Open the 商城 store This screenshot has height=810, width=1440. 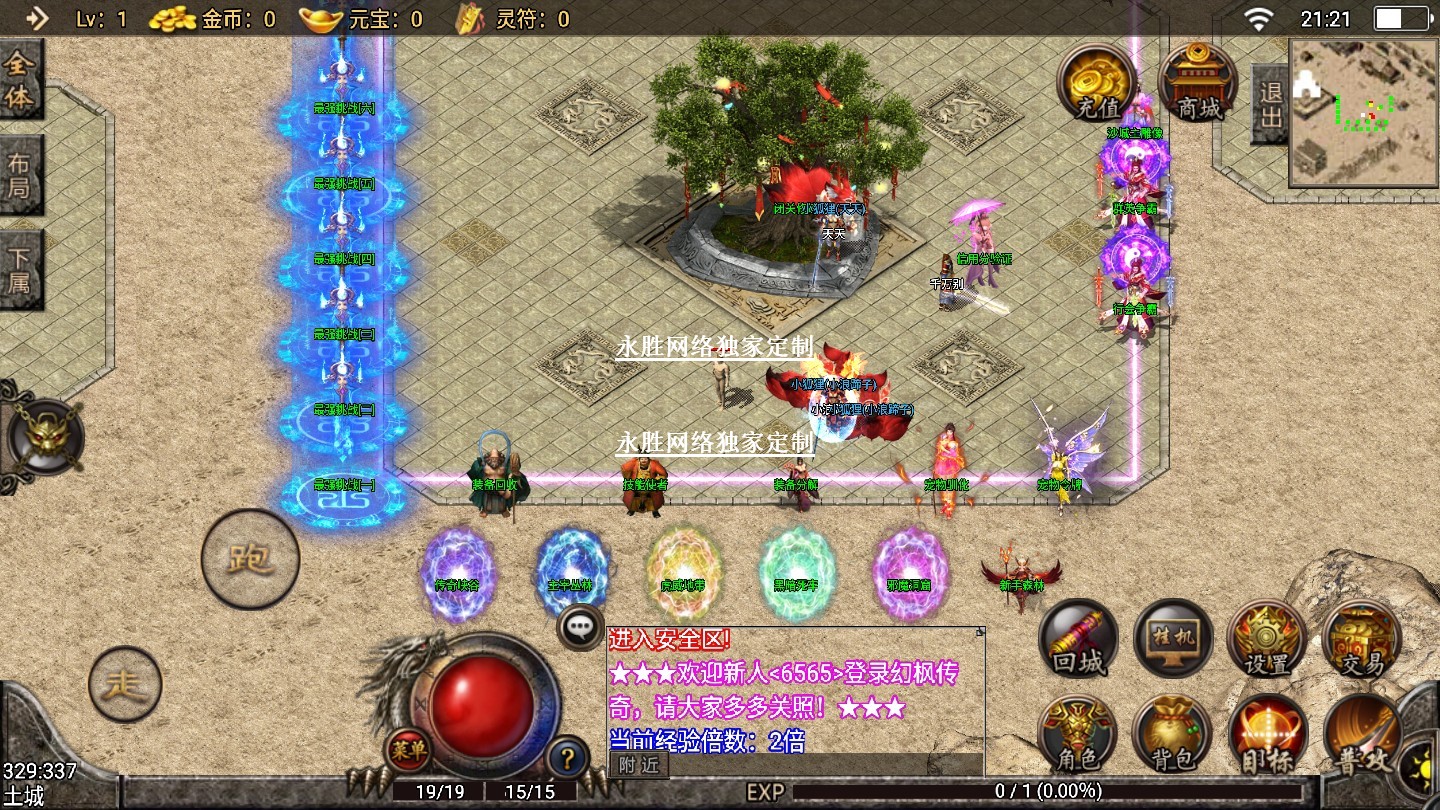click(1197, 81)
